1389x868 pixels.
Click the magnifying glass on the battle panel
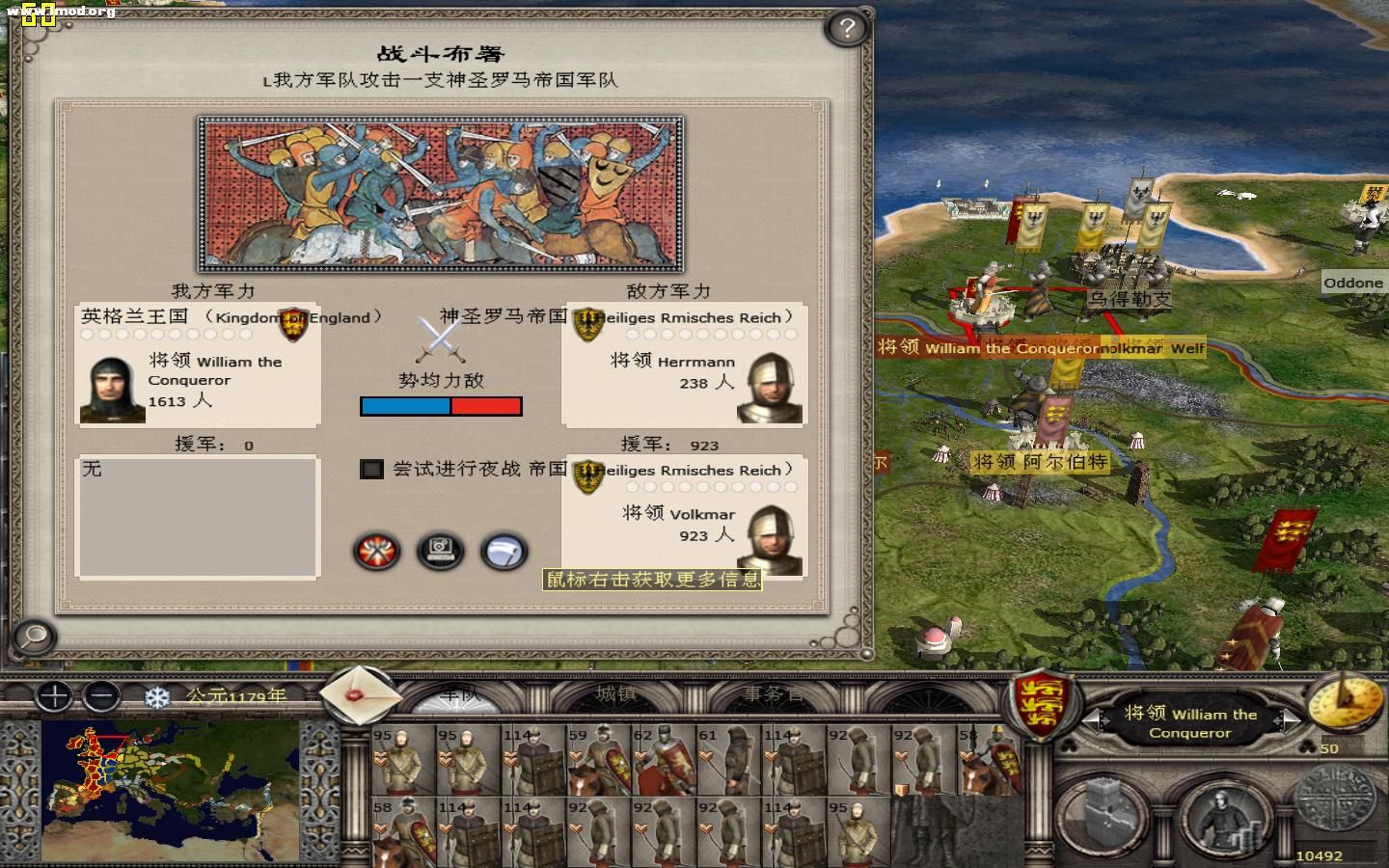click(x=34, y=637)
